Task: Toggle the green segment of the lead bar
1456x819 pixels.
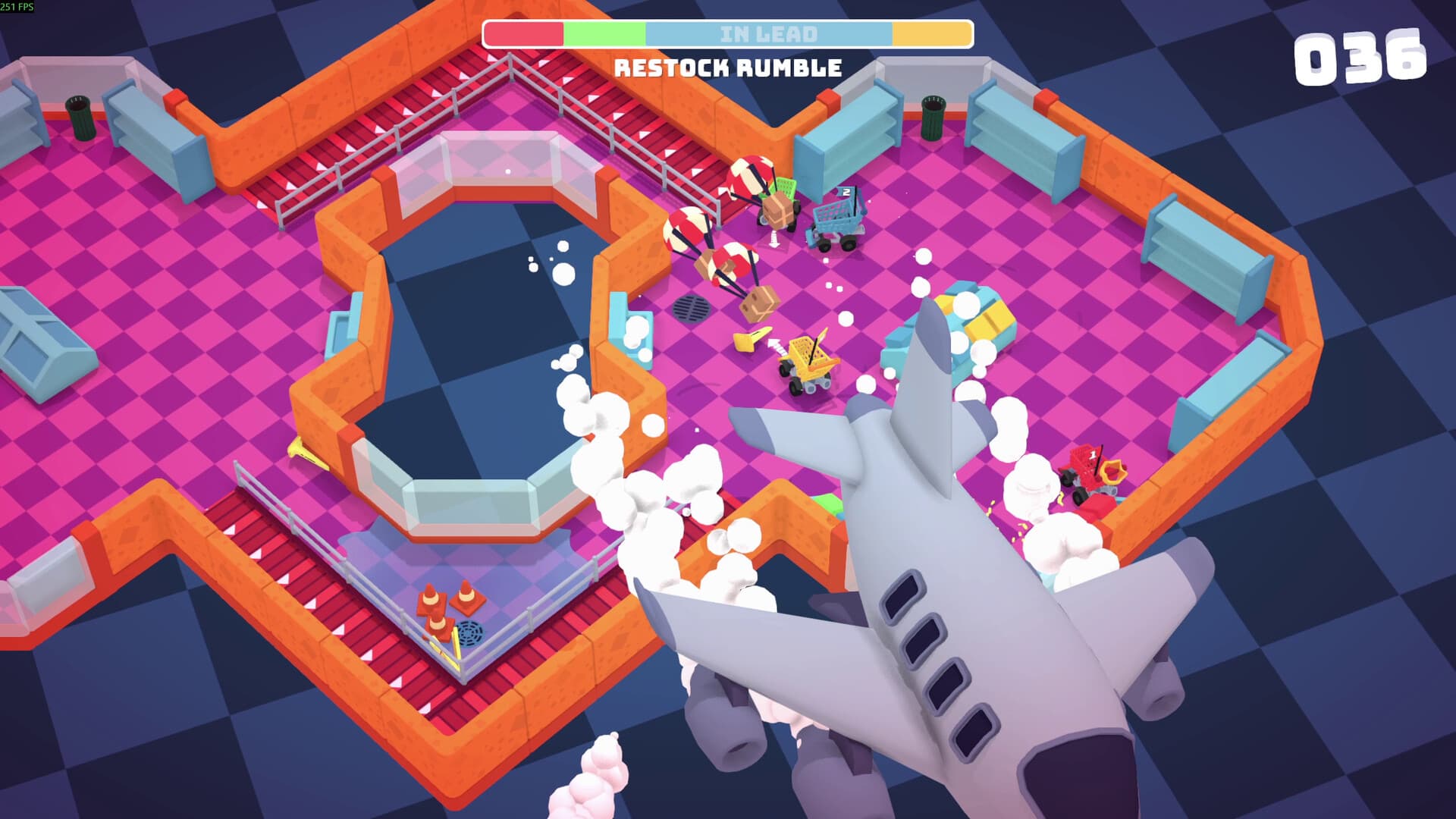Action: point(603,33)
